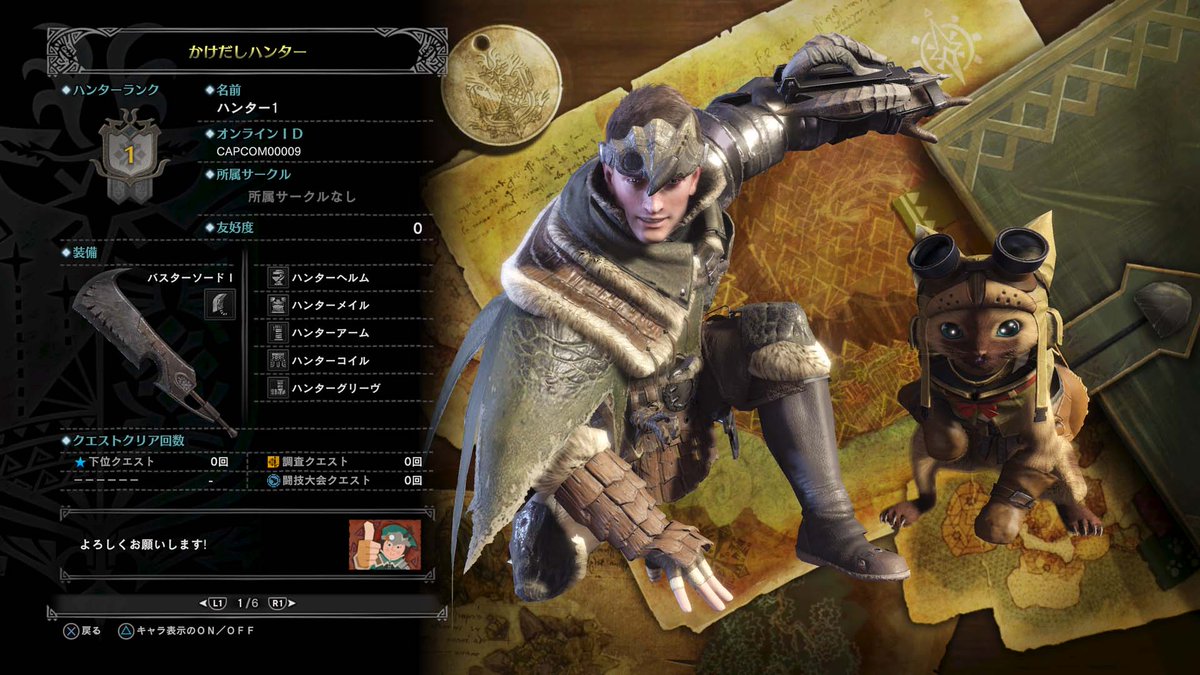The image size is (1200, 675).
Task: Click the great sword weapon type icon
Action: 220,303
